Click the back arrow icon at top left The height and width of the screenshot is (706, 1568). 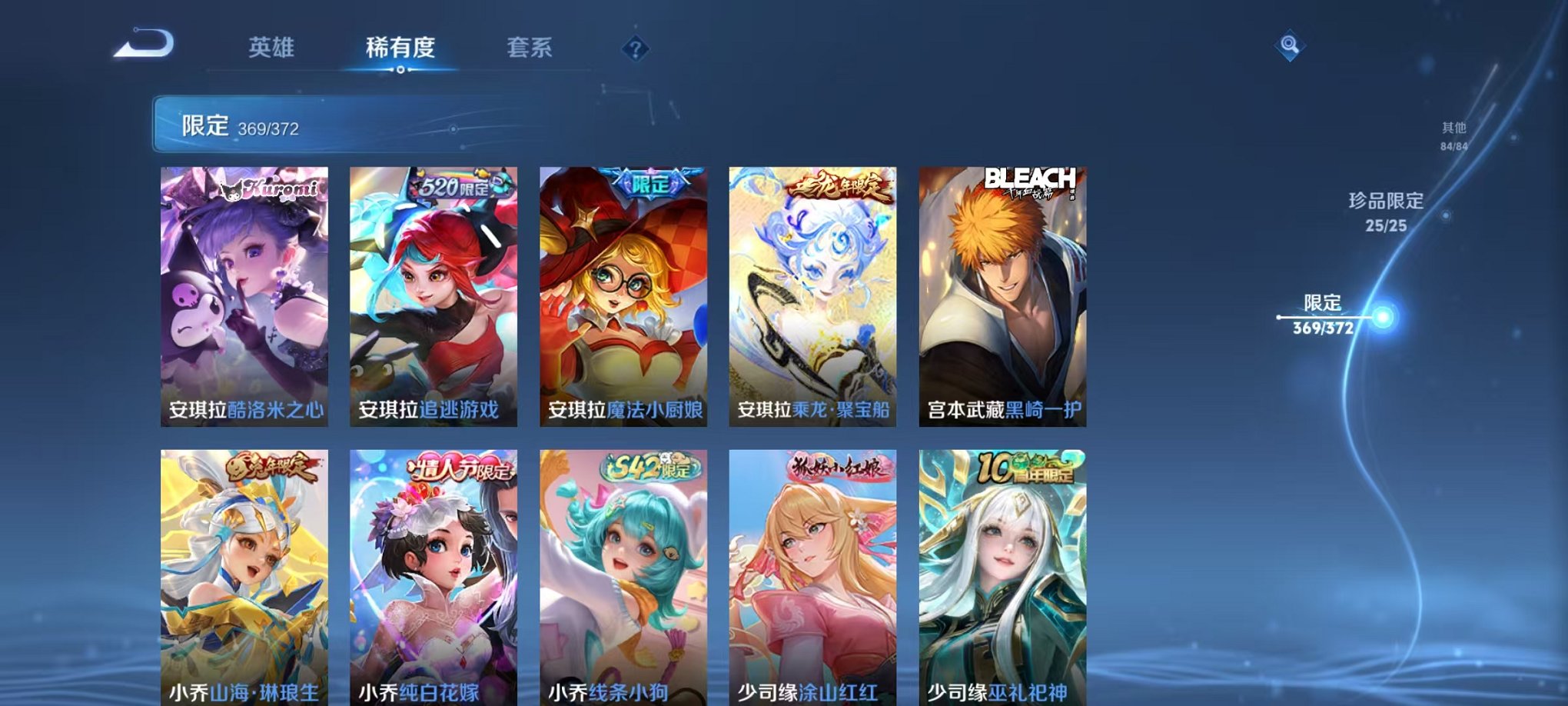[x=146, y=48]
